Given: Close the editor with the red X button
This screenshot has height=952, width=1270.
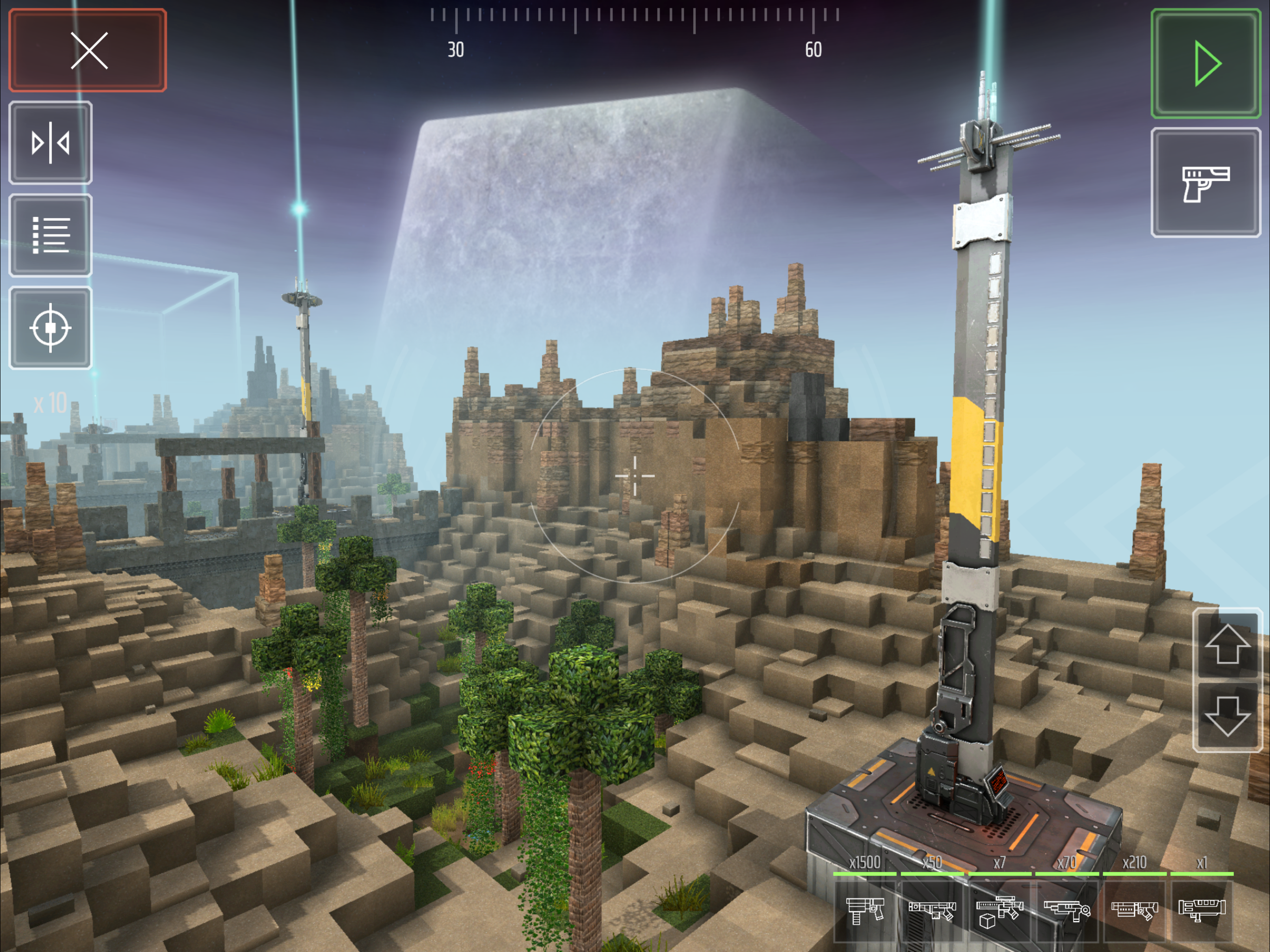Looking at the screenshot, I should coord(88,51).
